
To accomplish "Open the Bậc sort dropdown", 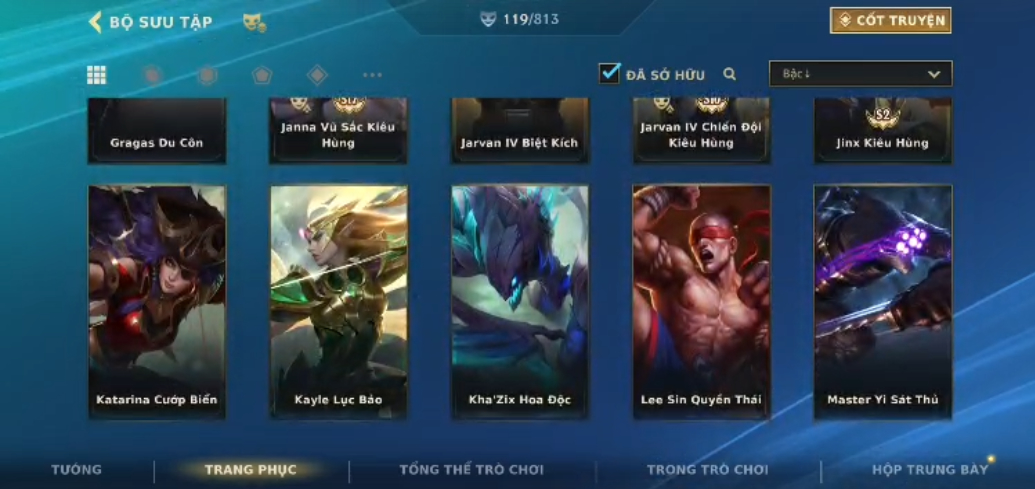I will (x=860, y=74).
